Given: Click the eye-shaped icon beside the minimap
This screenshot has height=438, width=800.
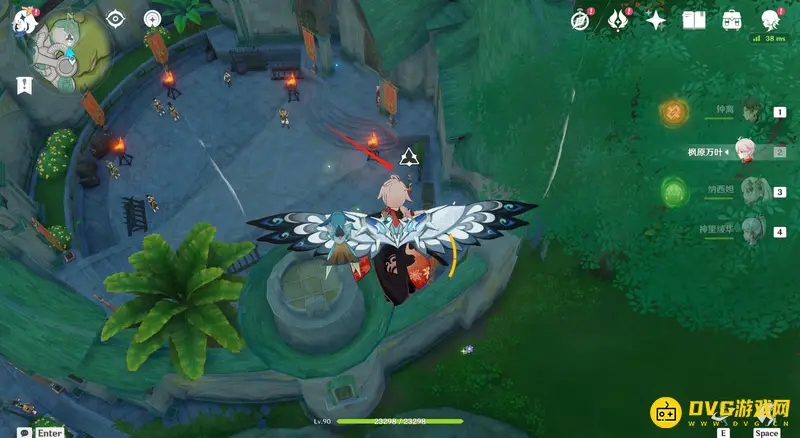Looking at the screenshot, I should click(116, 18).
